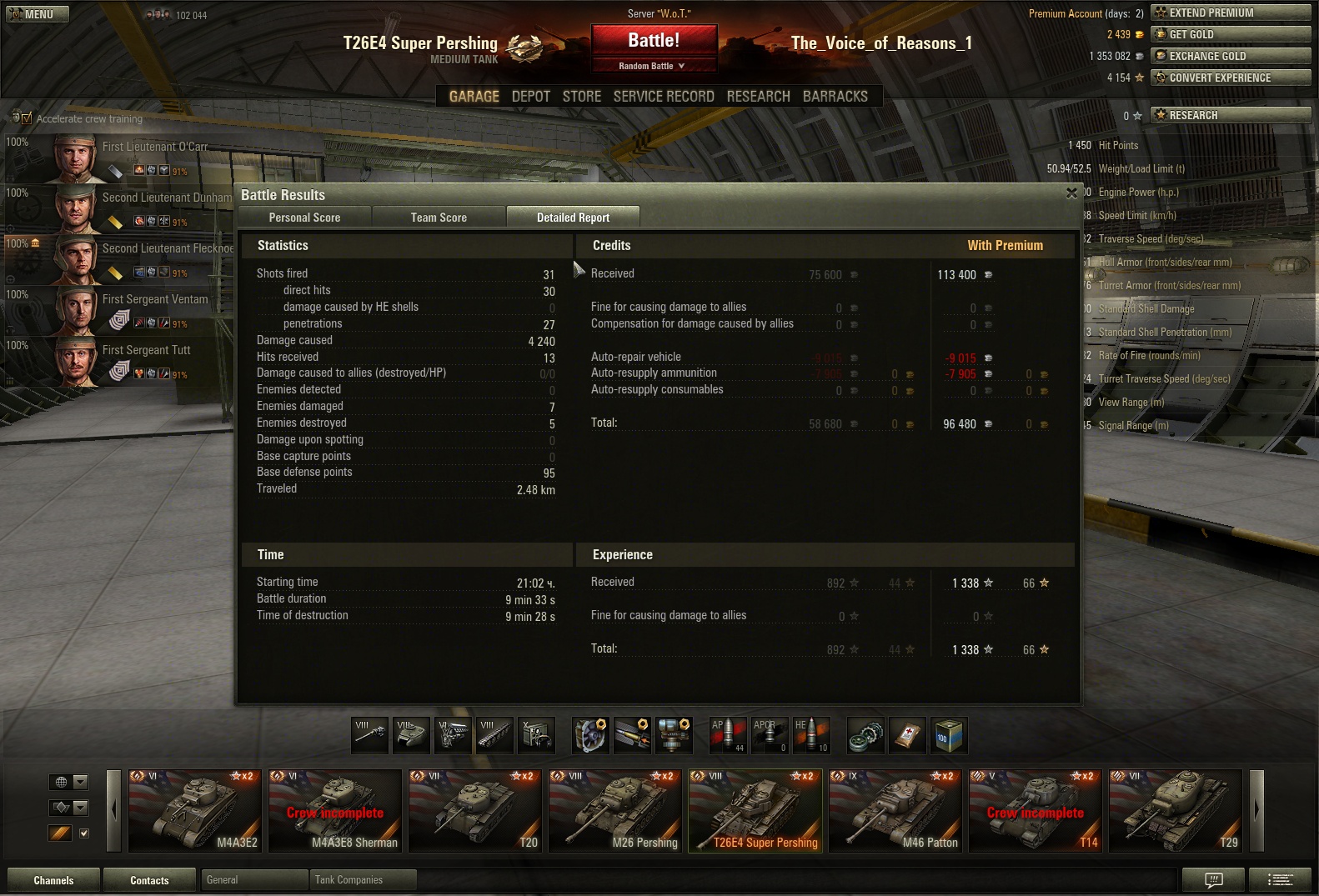Open the Random Battle mode dropdown

coord(654,66)
